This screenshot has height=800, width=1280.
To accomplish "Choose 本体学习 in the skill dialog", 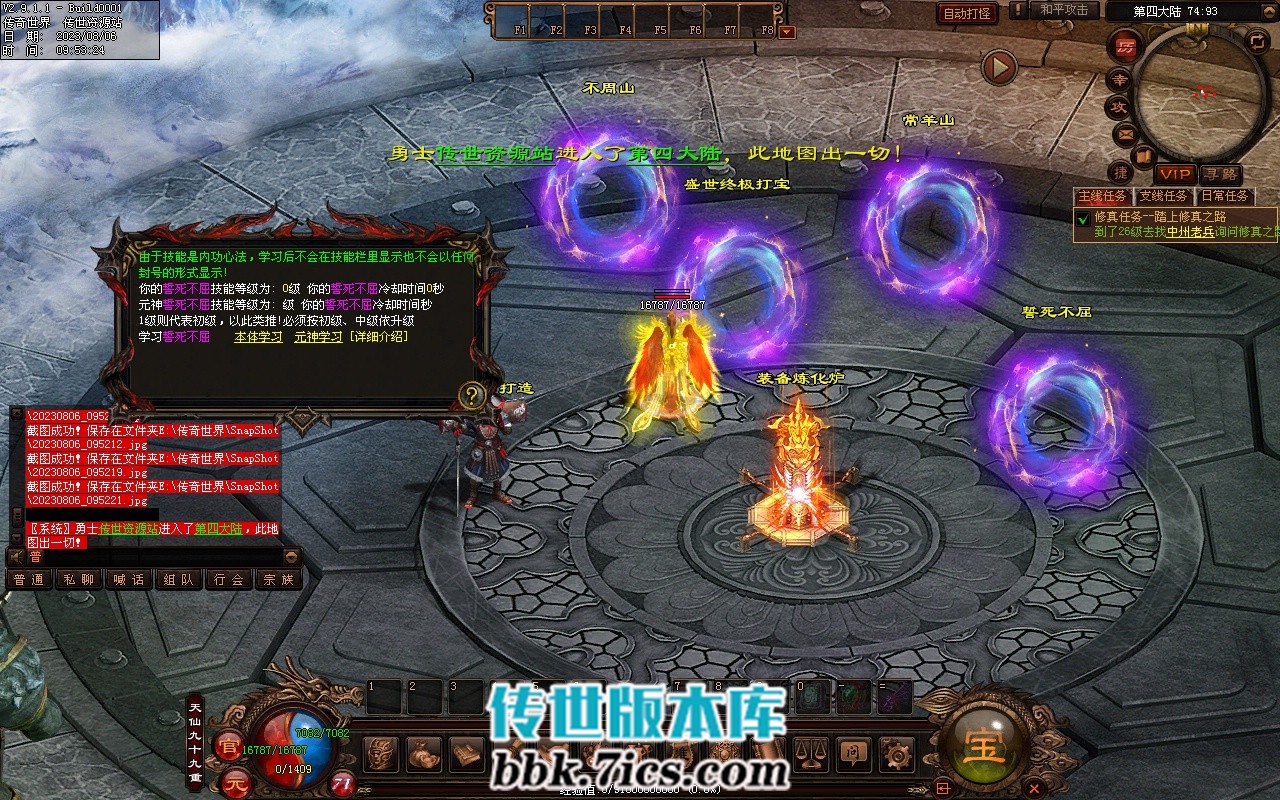I will [258, 337].
